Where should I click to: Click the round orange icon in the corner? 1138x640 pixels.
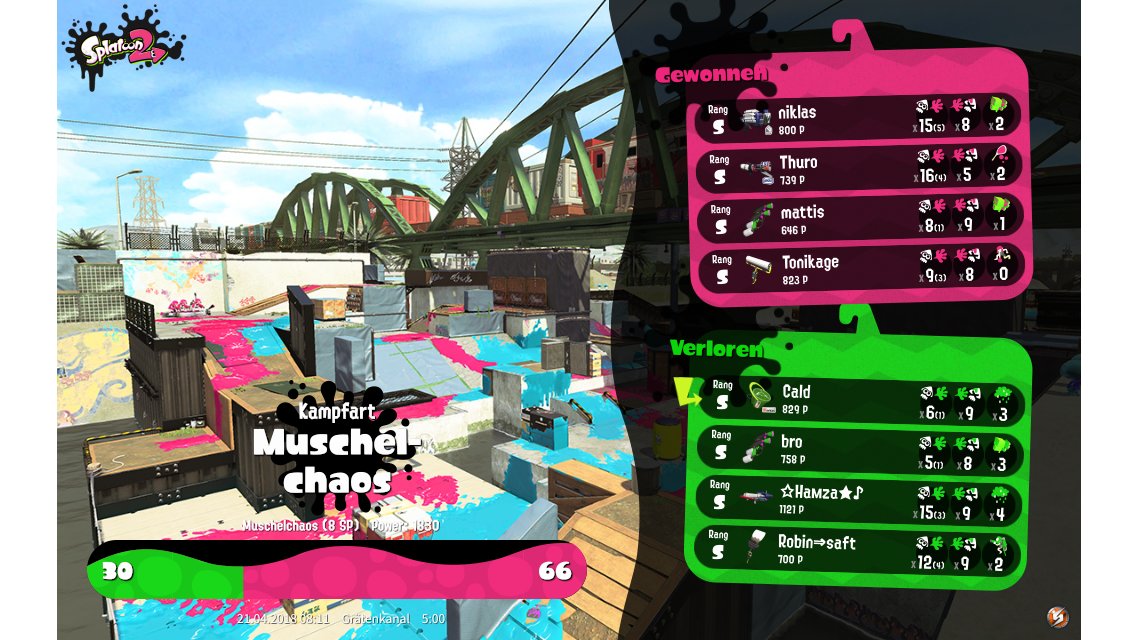point(1056,616)
